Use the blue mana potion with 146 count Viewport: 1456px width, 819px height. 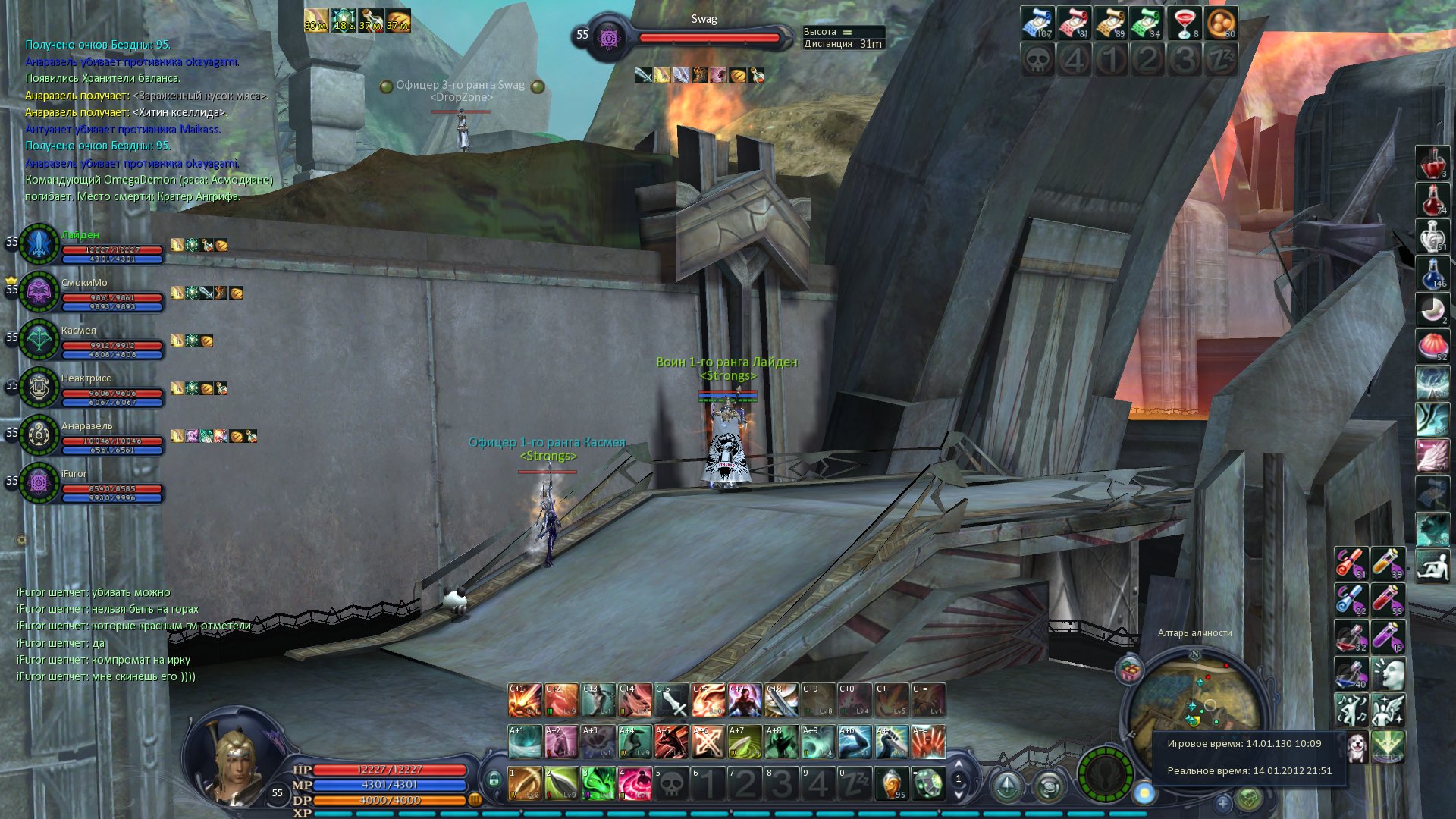[x=1432, y=275]
